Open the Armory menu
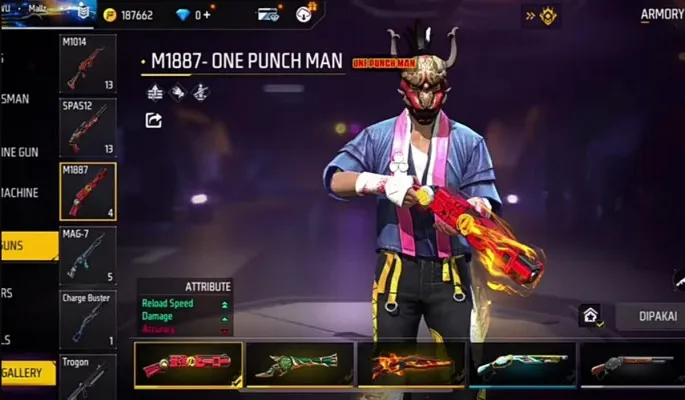Screen dimensions: 685x400 661,15
